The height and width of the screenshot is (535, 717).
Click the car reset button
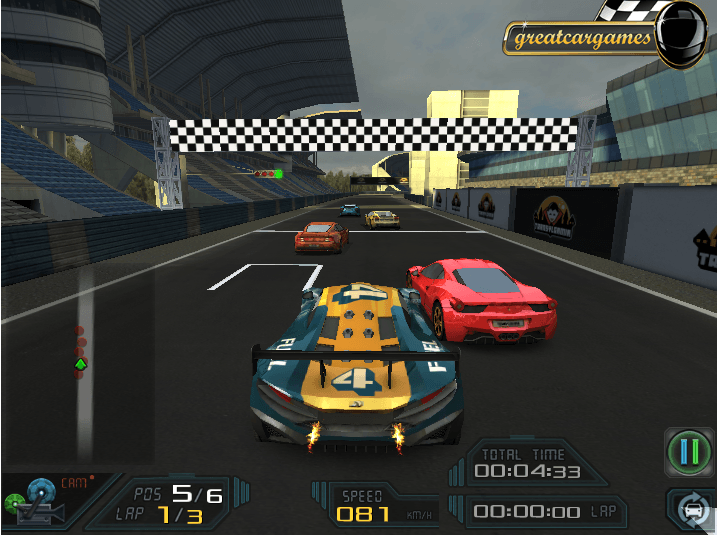tap(693, 509)
